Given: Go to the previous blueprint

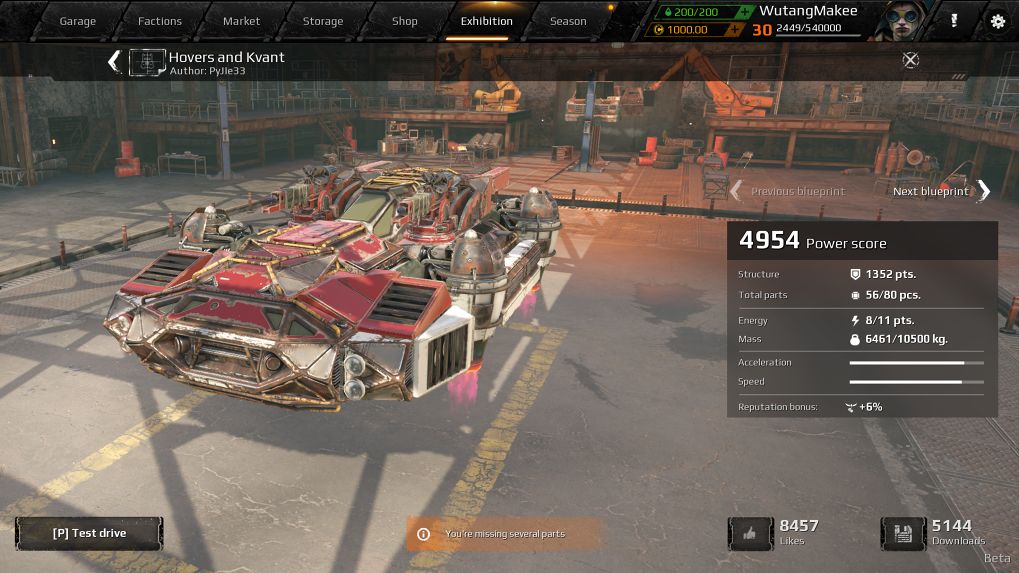Looking at the screenshot, I should (x=788, y=191).
